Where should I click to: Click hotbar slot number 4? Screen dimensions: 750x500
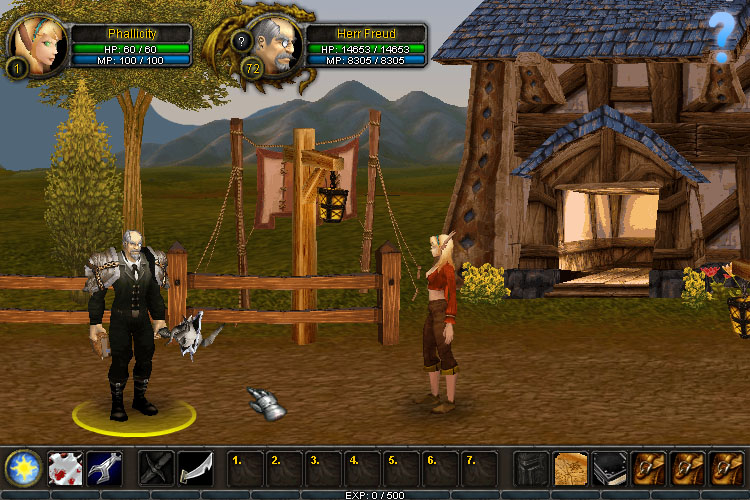[363, 467]
